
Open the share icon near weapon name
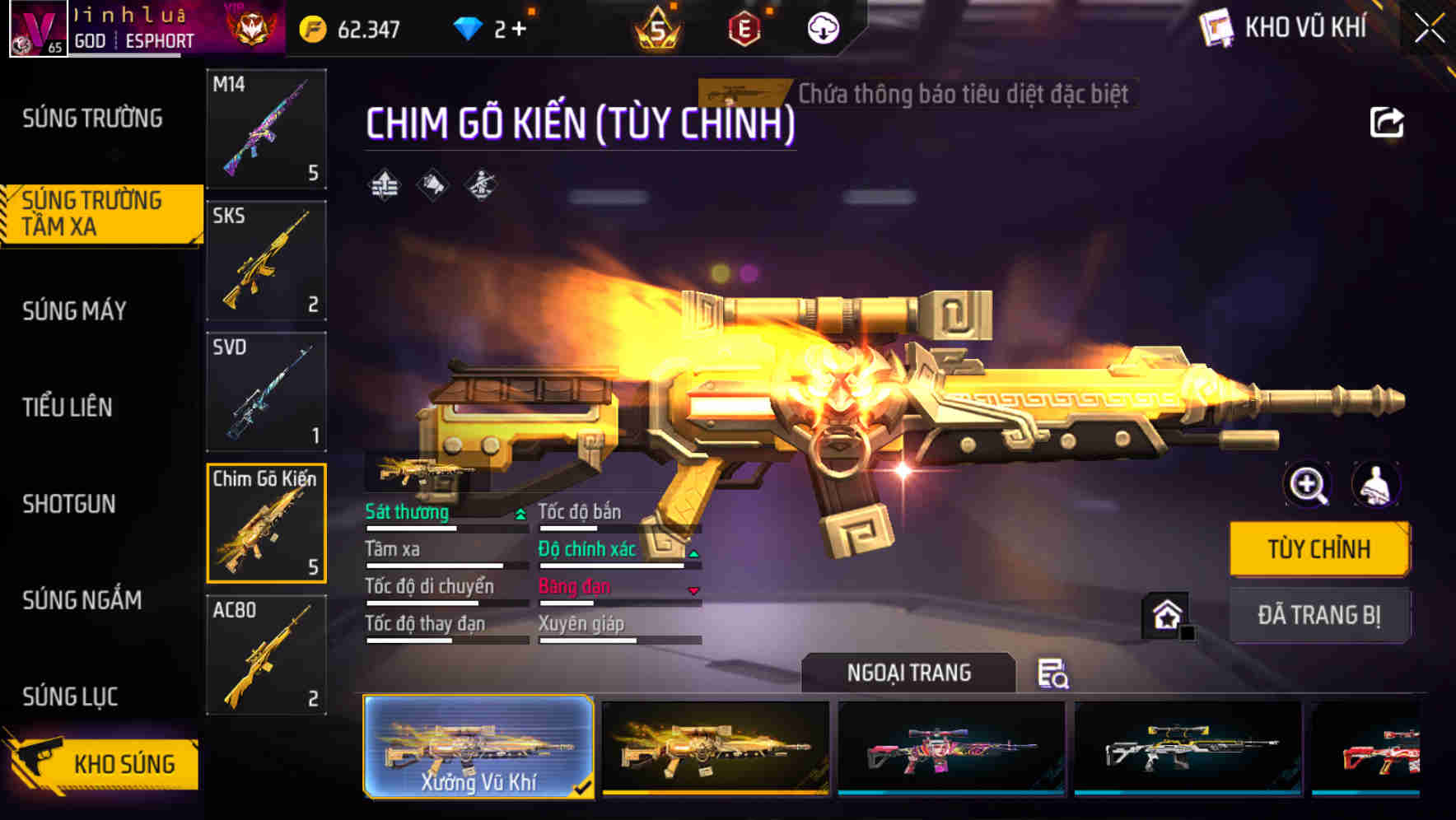tap(1386, 121)
